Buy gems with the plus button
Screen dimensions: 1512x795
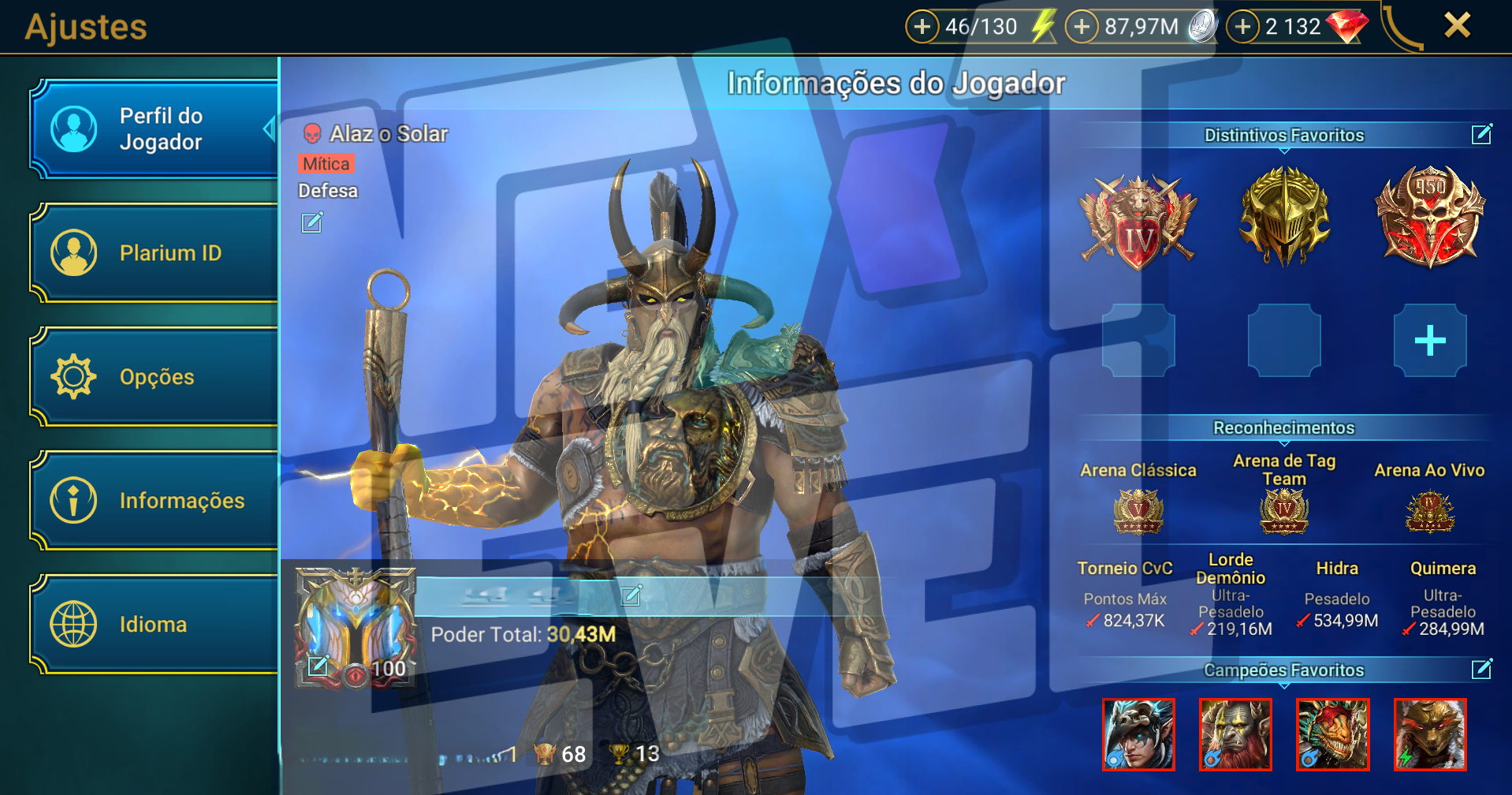[x=1243, y=27]
